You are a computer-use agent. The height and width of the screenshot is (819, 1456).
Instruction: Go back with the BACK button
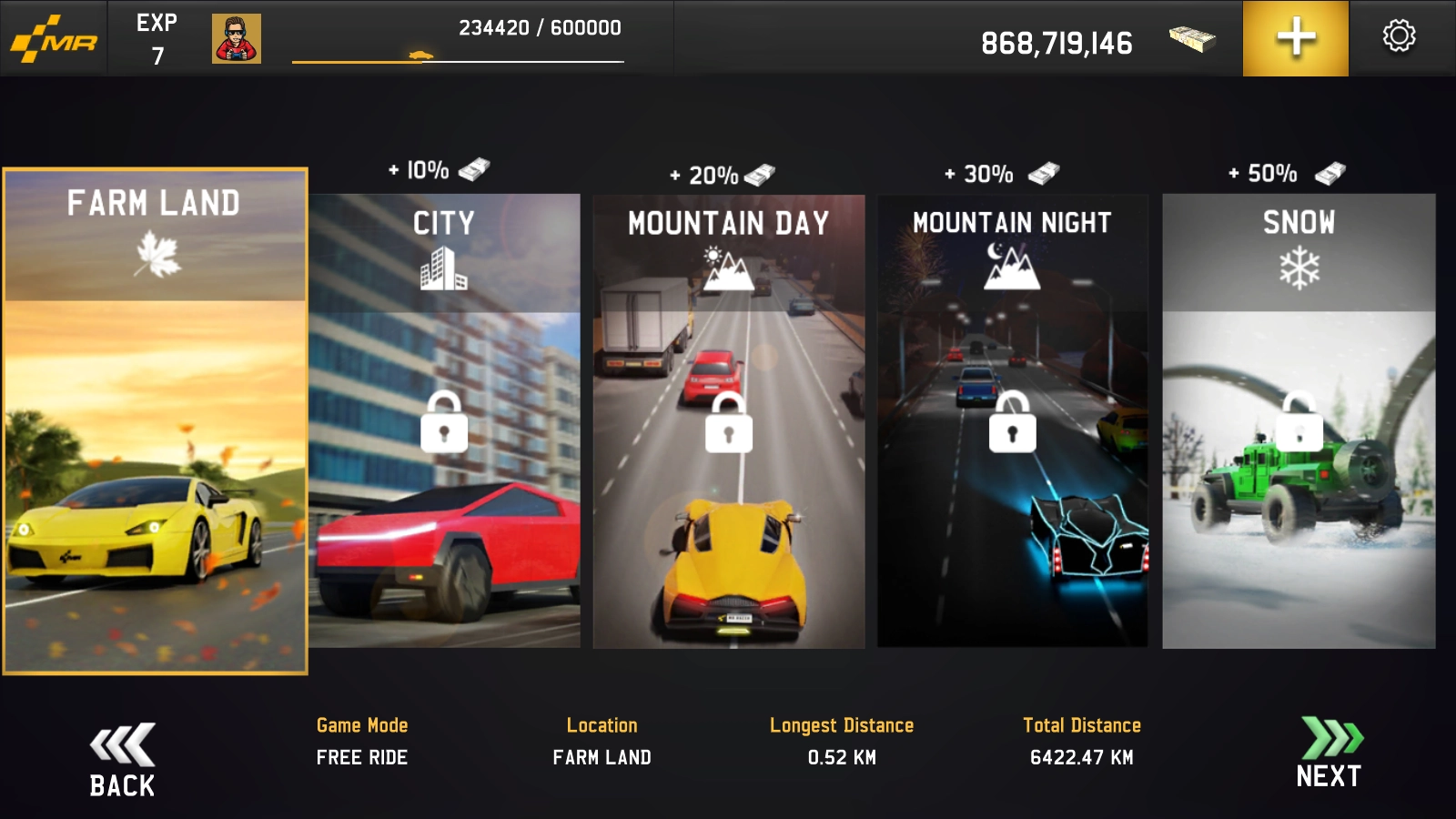pyautogui.click(x=122, y=761)
